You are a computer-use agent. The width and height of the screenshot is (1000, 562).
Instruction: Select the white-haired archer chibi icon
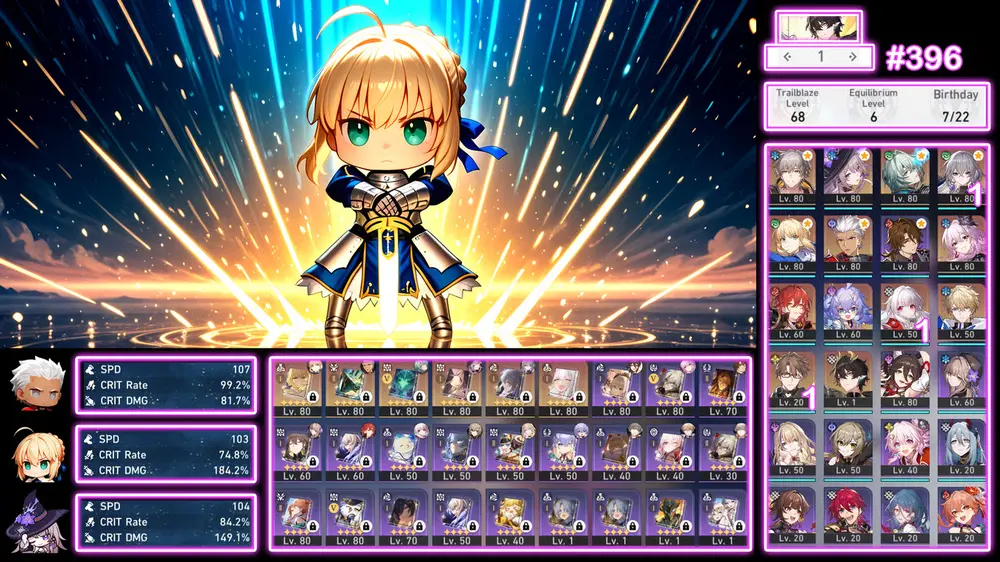(36, 385)
